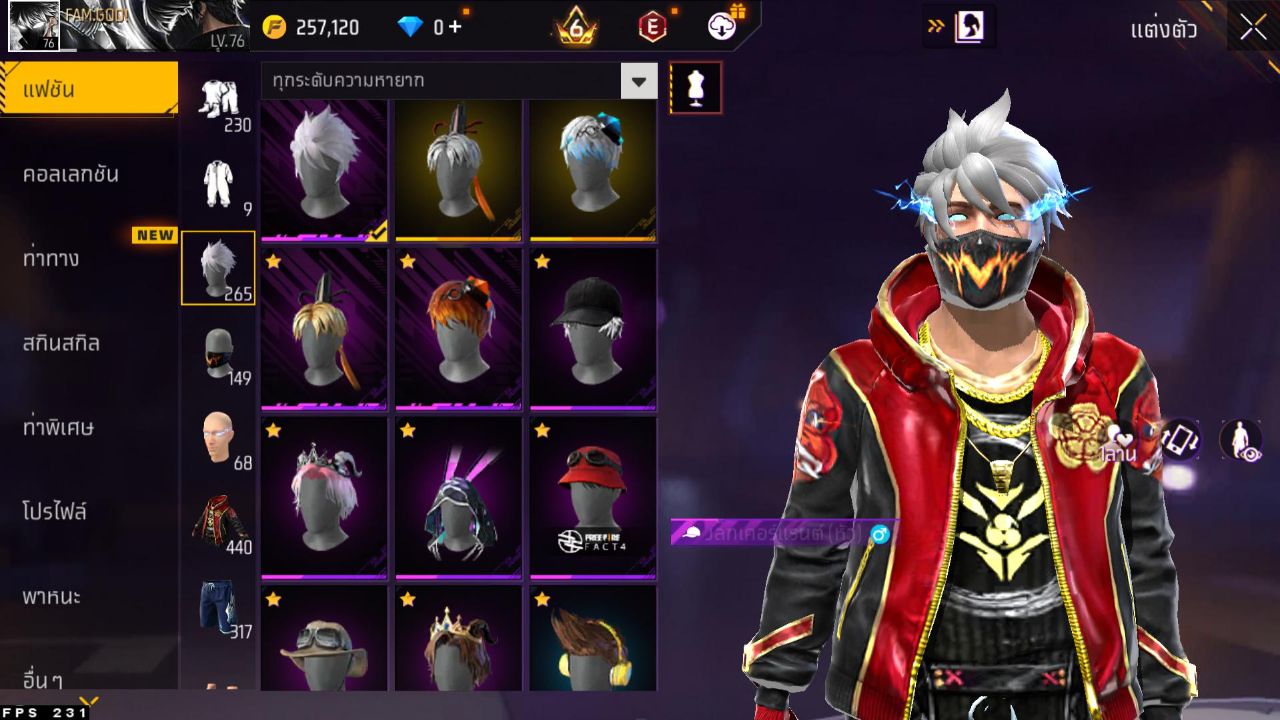Choose the red bucket hat with goggles
Image resolution: width=1280 pixels, height=720 pixels.
point(593,497)
